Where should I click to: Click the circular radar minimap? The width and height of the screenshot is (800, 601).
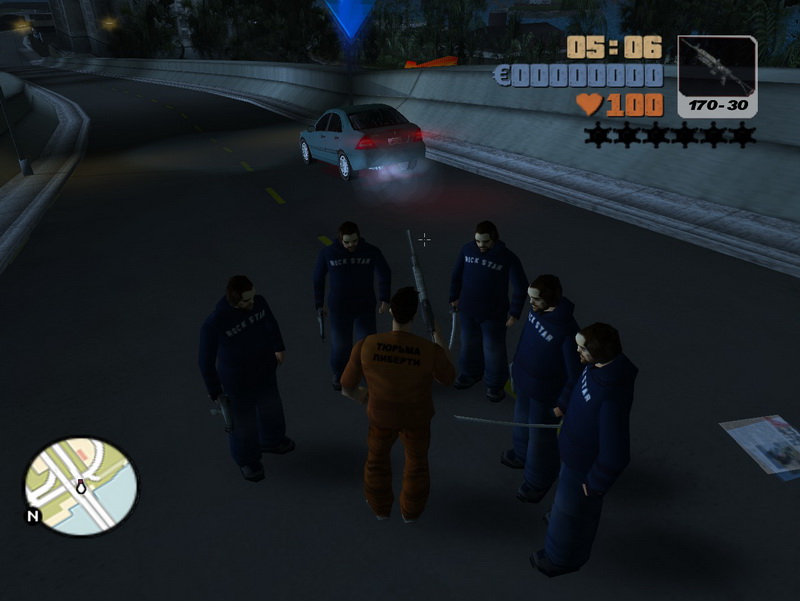point(81,485)
